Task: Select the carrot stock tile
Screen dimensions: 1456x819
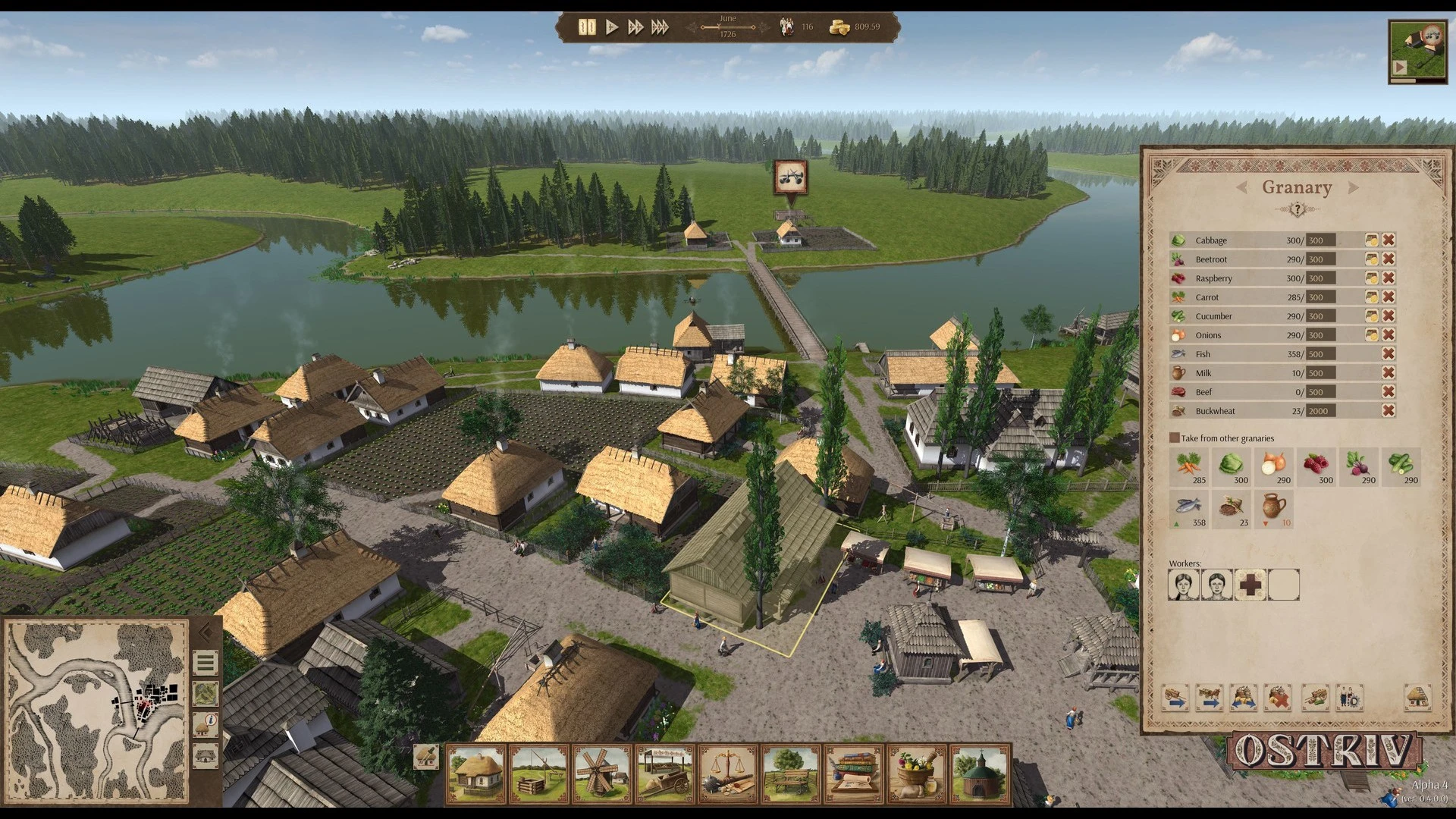Action: 1188,467
